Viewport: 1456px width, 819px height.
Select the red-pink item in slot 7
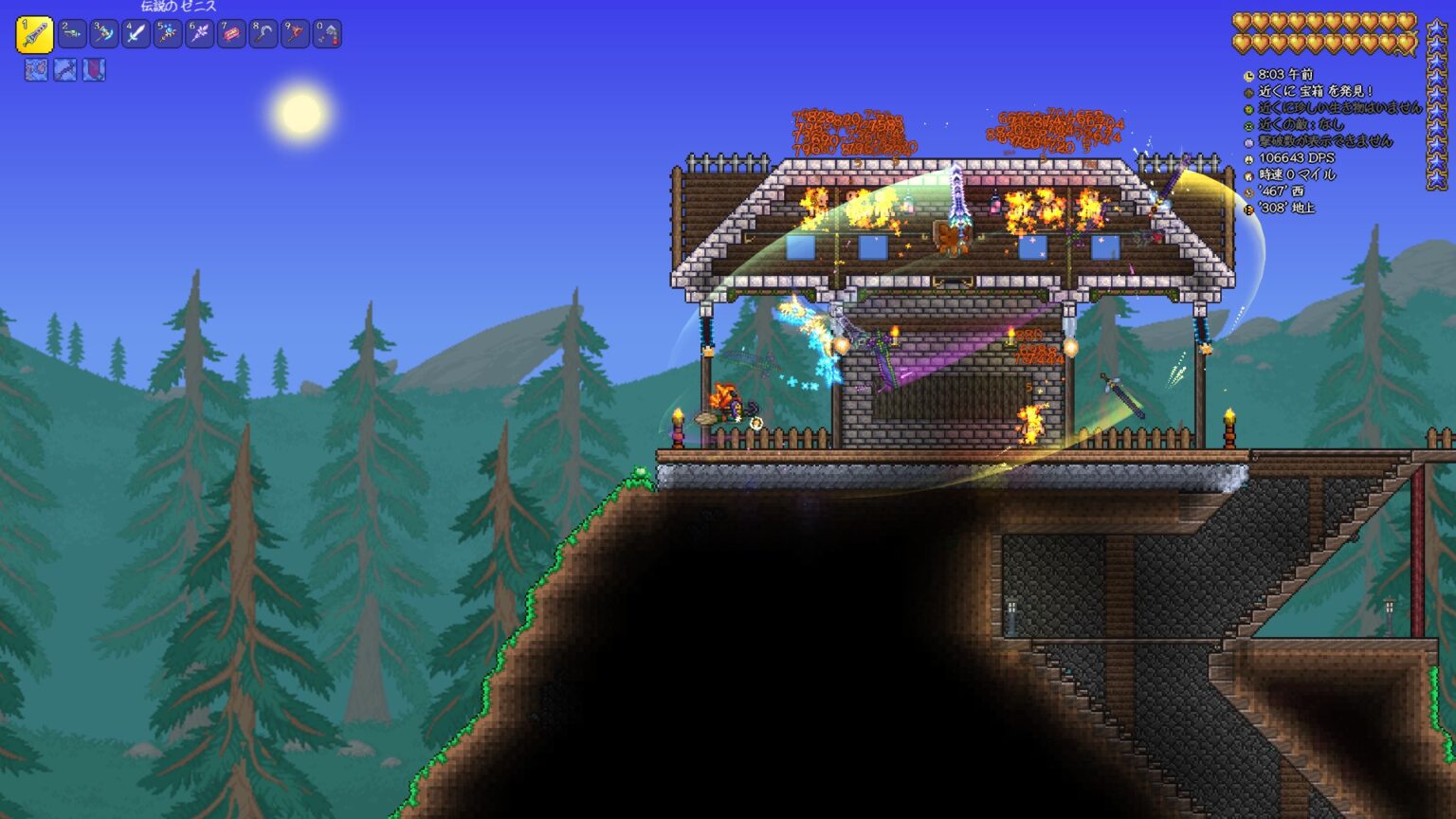pyautogui.click(x=231, y=35)
